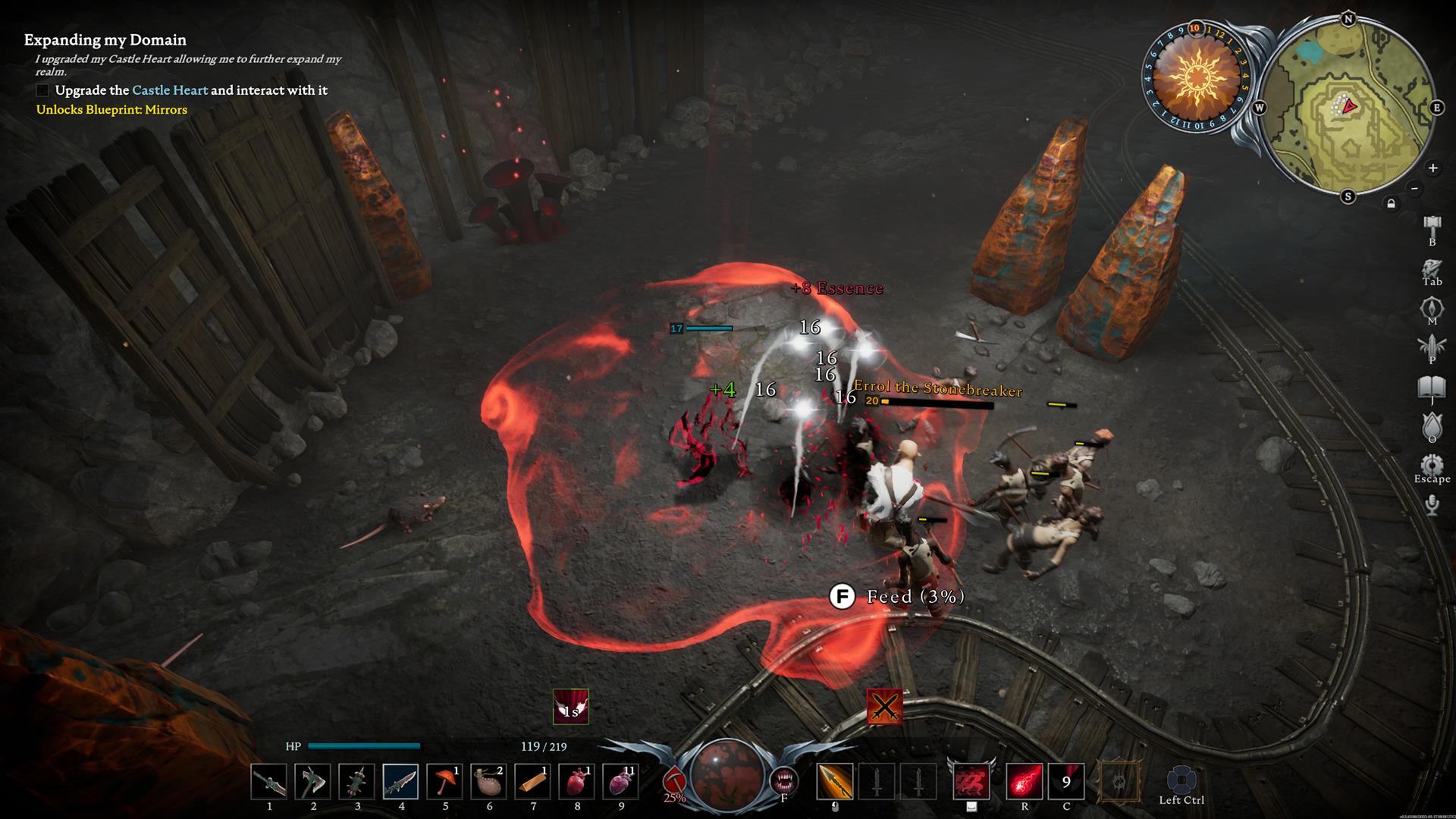
Task: Use the red heart in slot 8
Action: [x=577, y=782]
